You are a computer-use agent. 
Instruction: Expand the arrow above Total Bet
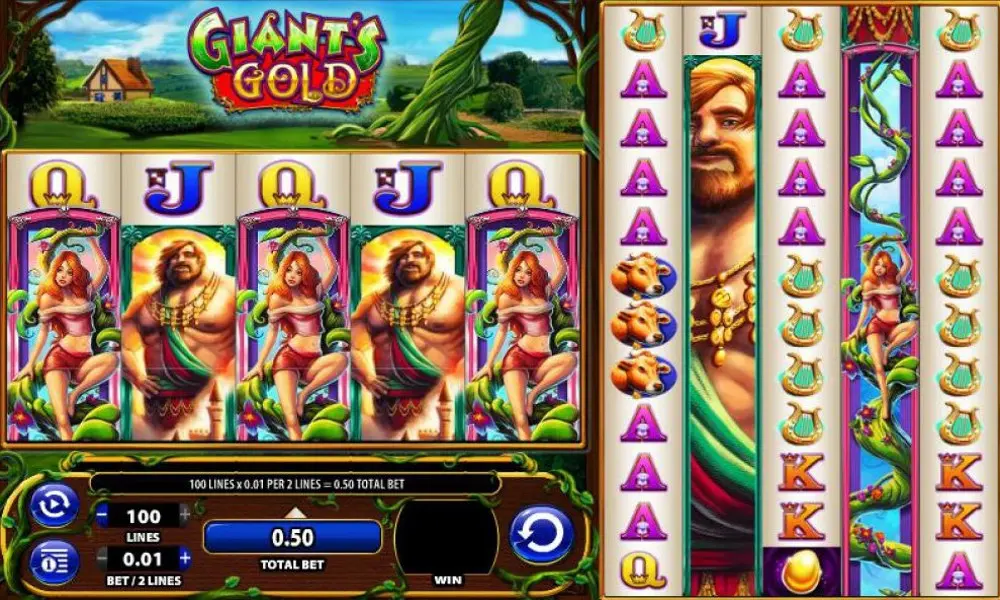pos(293,513)
